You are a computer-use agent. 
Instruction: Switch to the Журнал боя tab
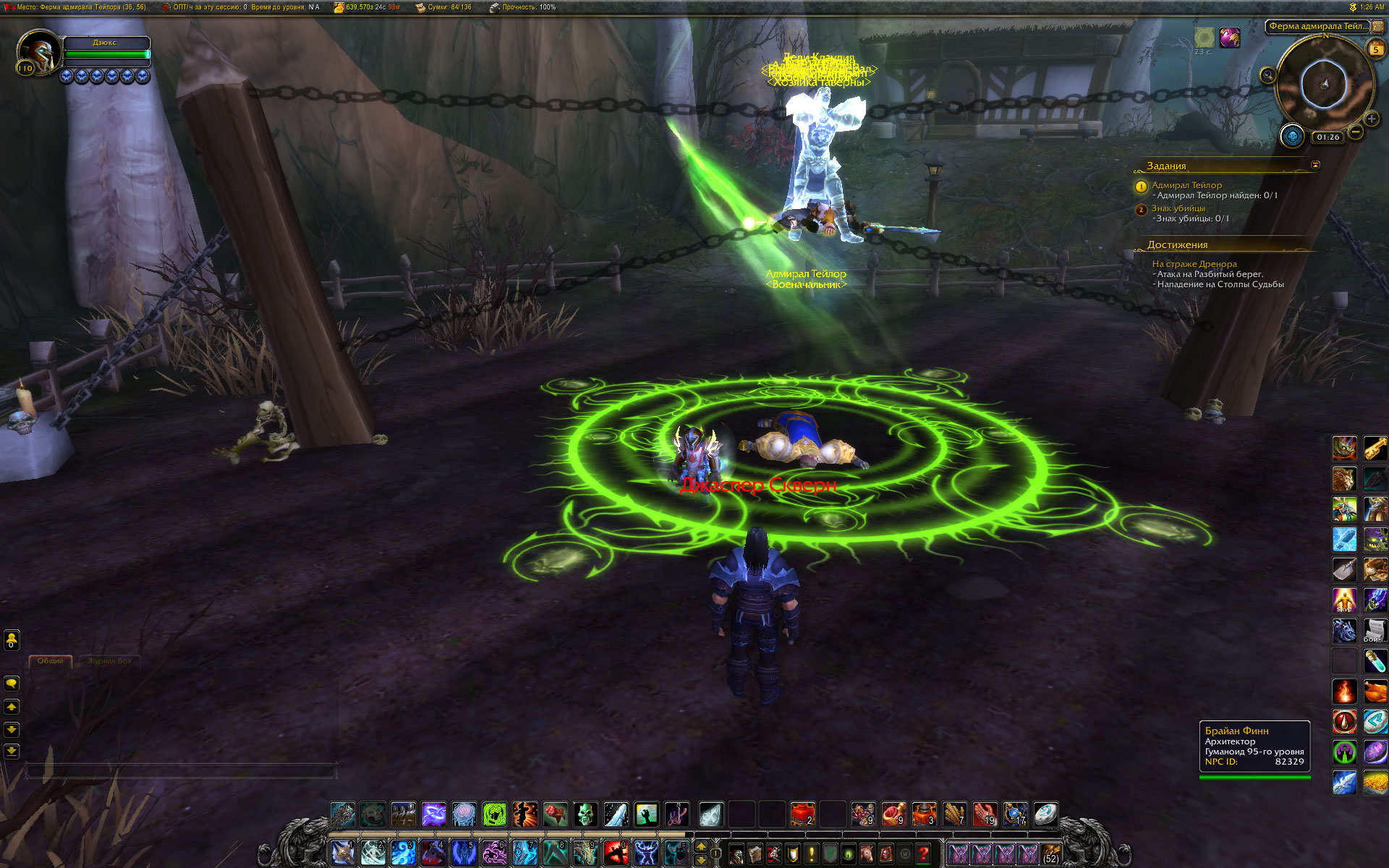click(x=110, y=661)
